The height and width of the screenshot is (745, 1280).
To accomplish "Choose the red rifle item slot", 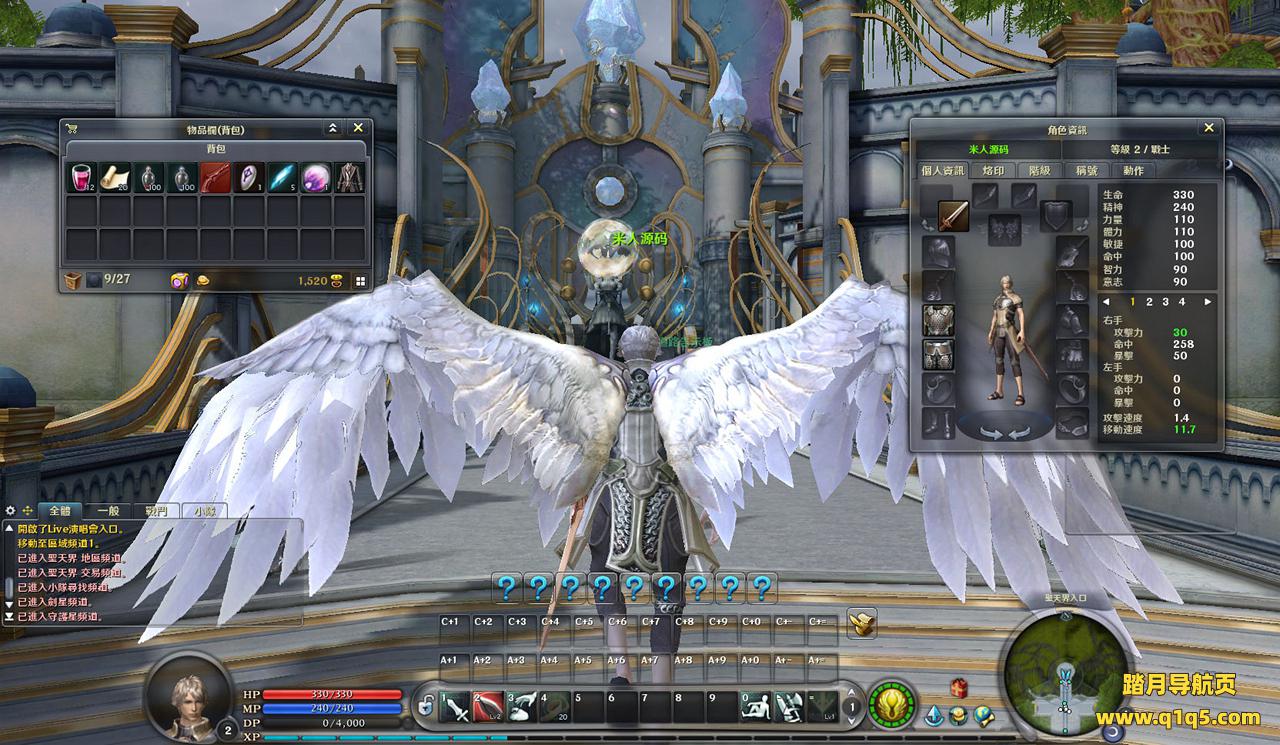I will (215, 178).
